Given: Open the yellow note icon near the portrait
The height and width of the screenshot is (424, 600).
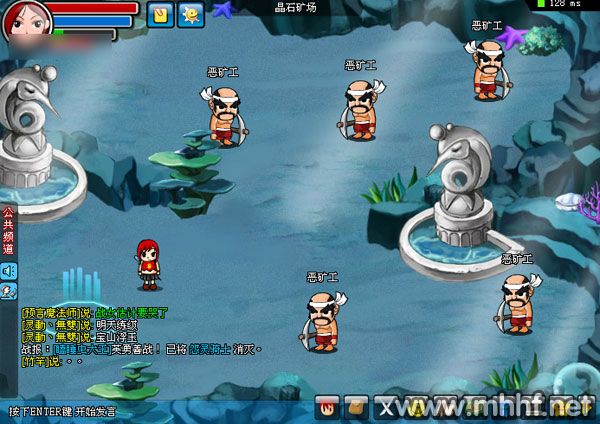Looking at the screenshot, I should (x=159, y=14).
